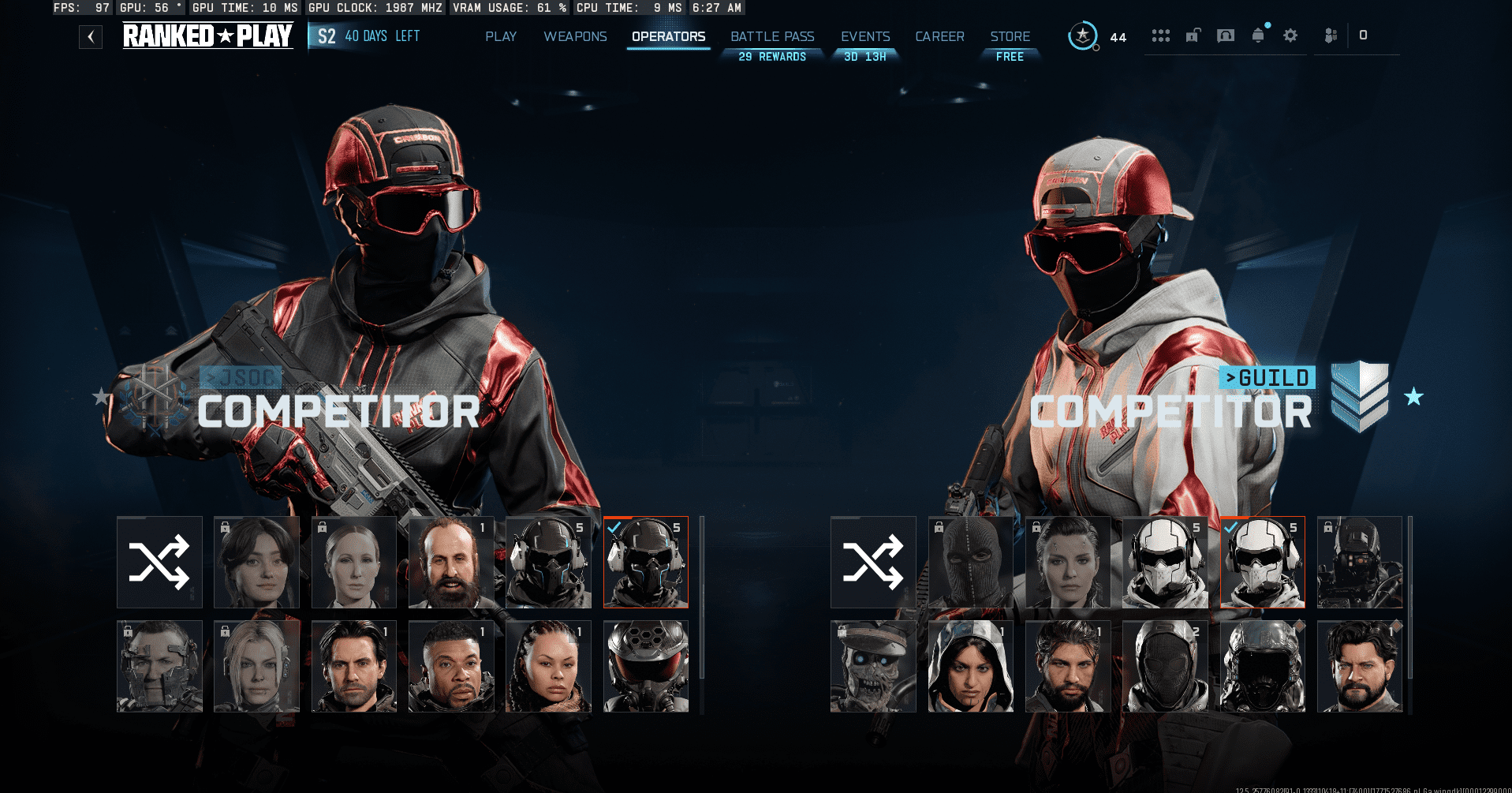Deselect the checkmarked GUILD operator
Image resolution: width=1512 pixels, height=793 pixels.
[1261, 562]
